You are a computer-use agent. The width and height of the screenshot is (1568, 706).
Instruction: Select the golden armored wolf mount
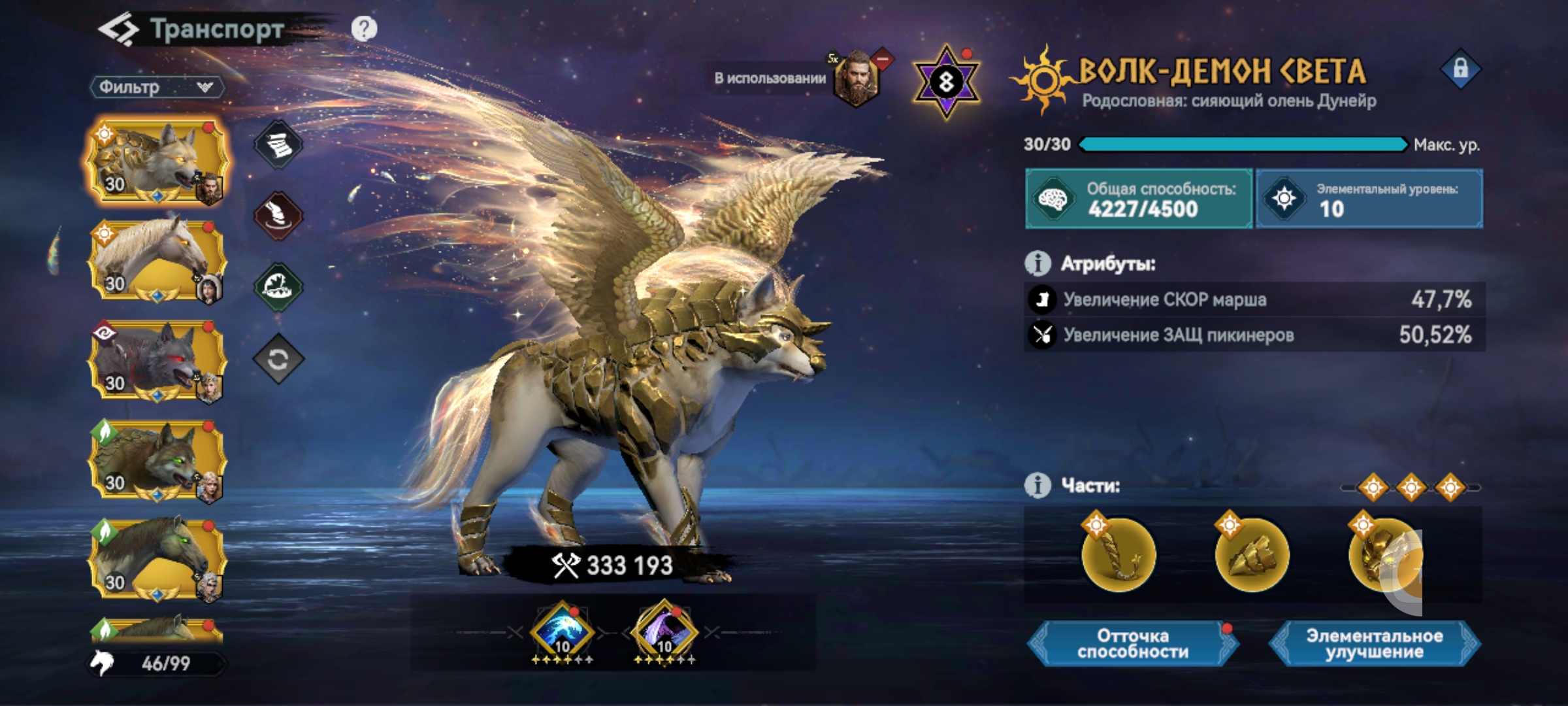[x=157, y=160]
